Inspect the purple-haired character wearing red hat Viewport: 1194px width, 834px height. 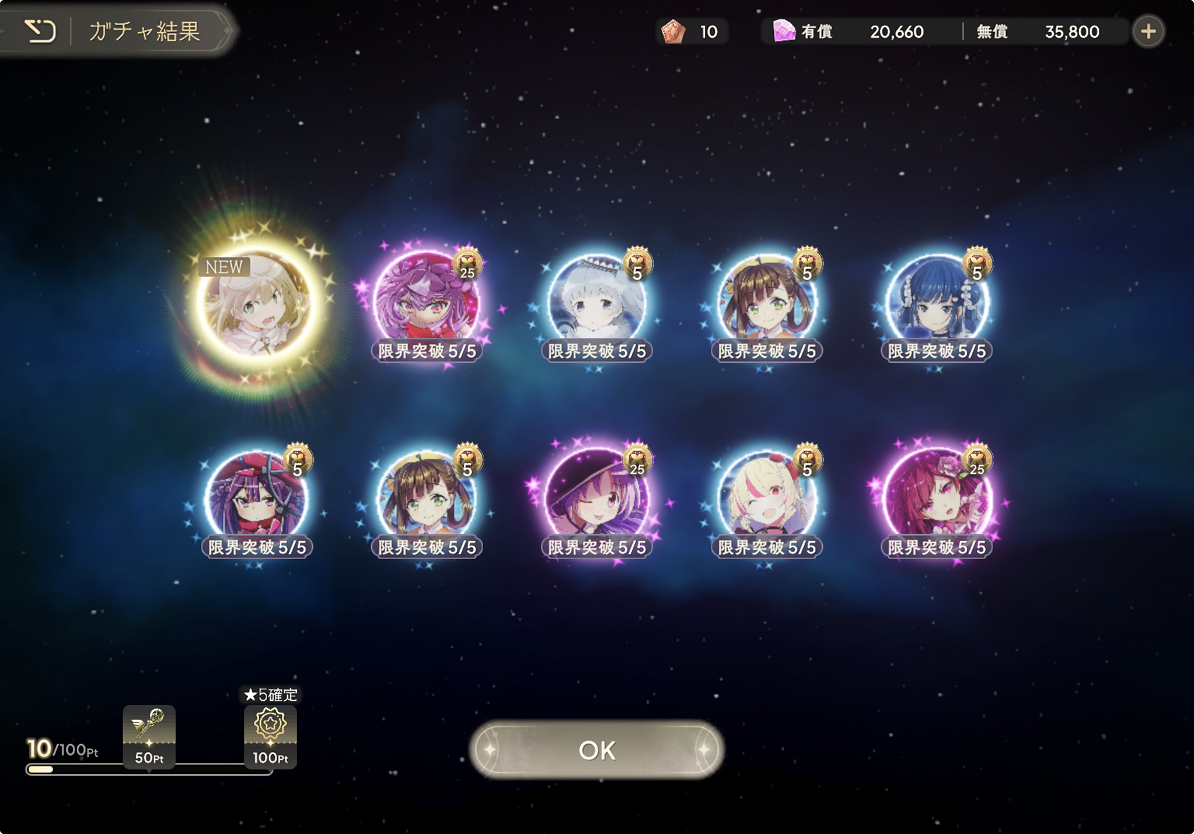[x=257, y=497]
